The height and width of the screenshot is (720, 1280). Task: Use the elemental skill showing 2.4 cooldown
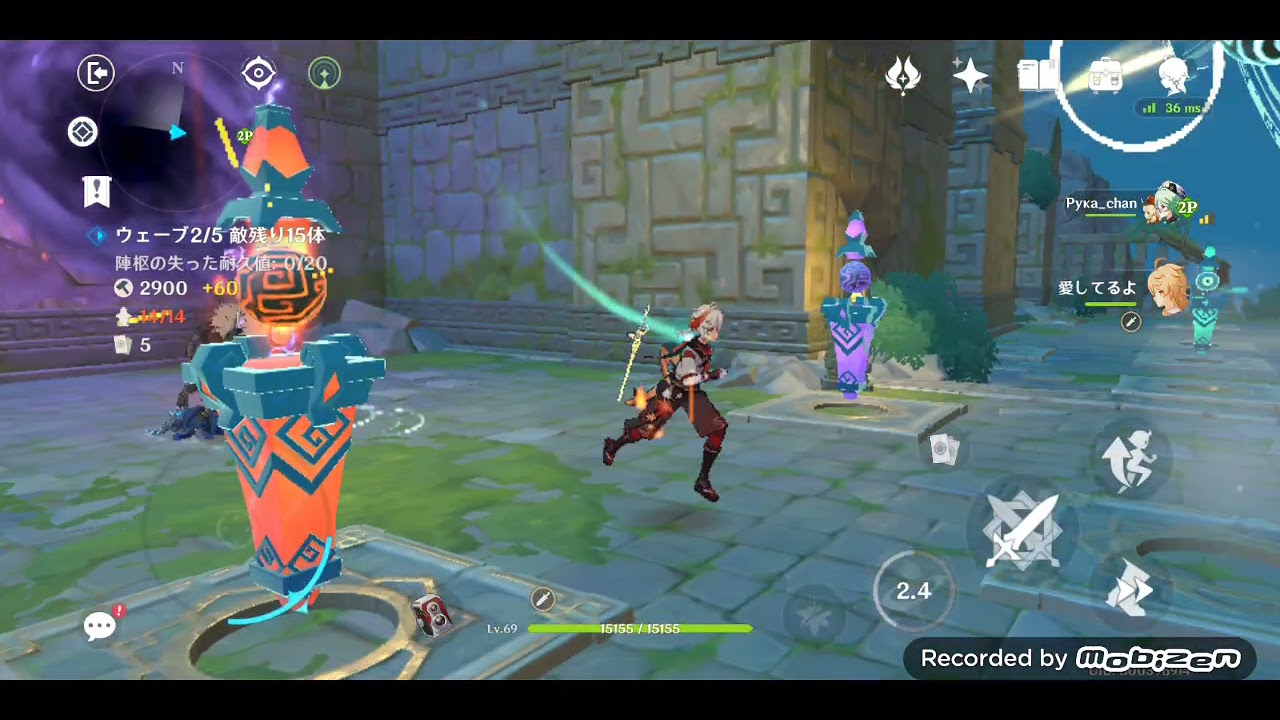(913, 591)
